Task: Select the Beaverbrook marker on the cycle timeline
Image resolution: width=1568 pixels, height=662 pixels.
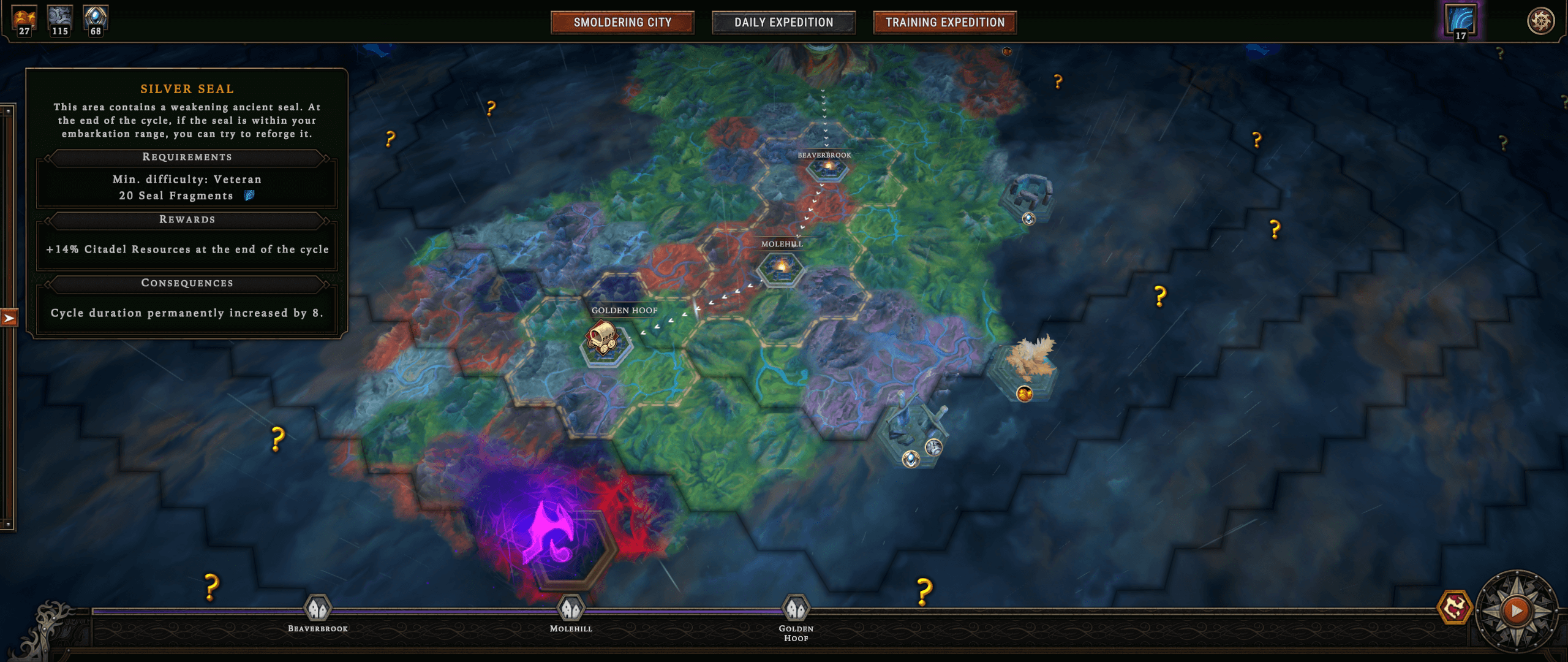Action: click(318, 609)
